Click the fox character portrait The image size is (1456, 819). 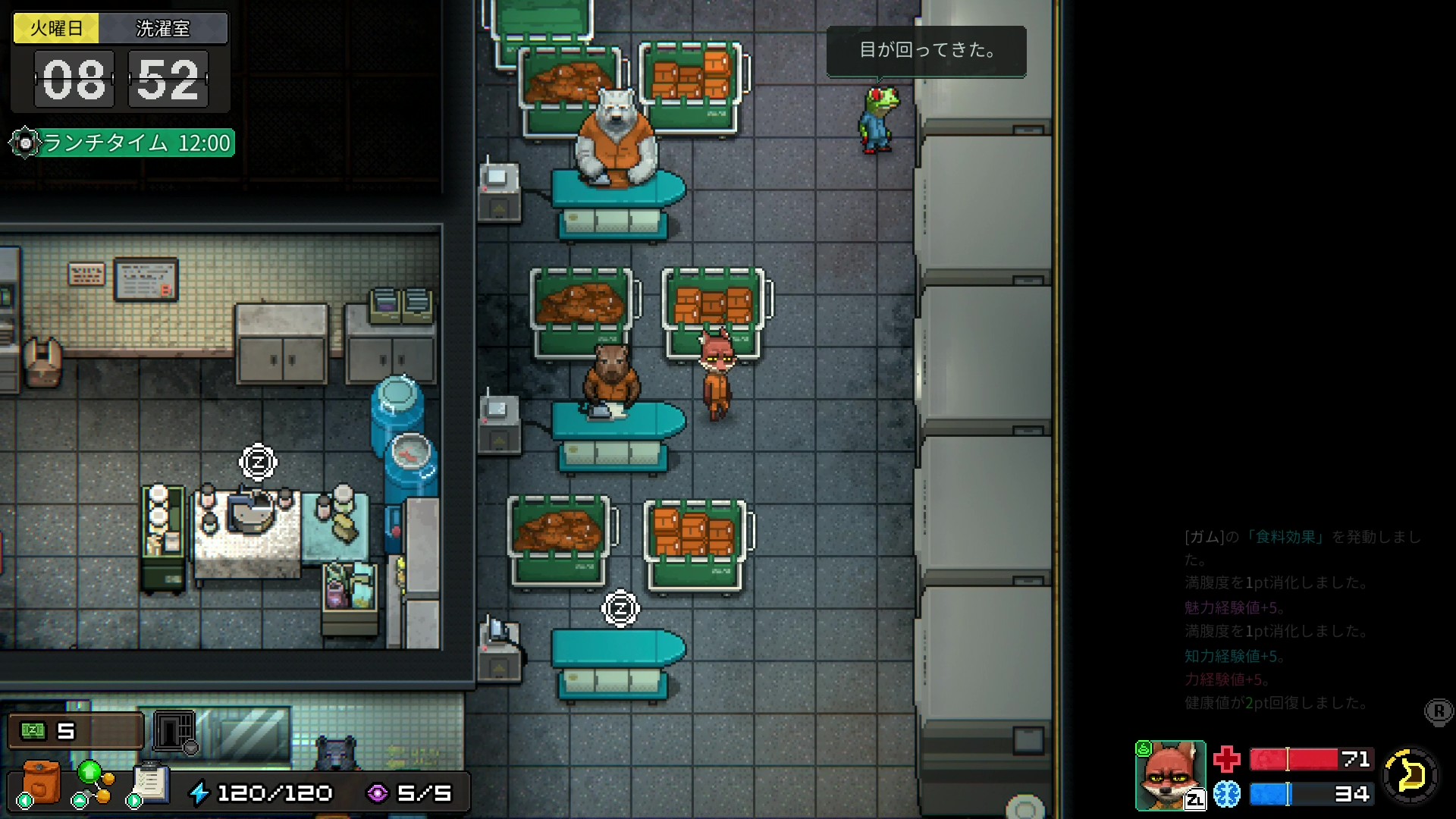[x=1170, y=775]
